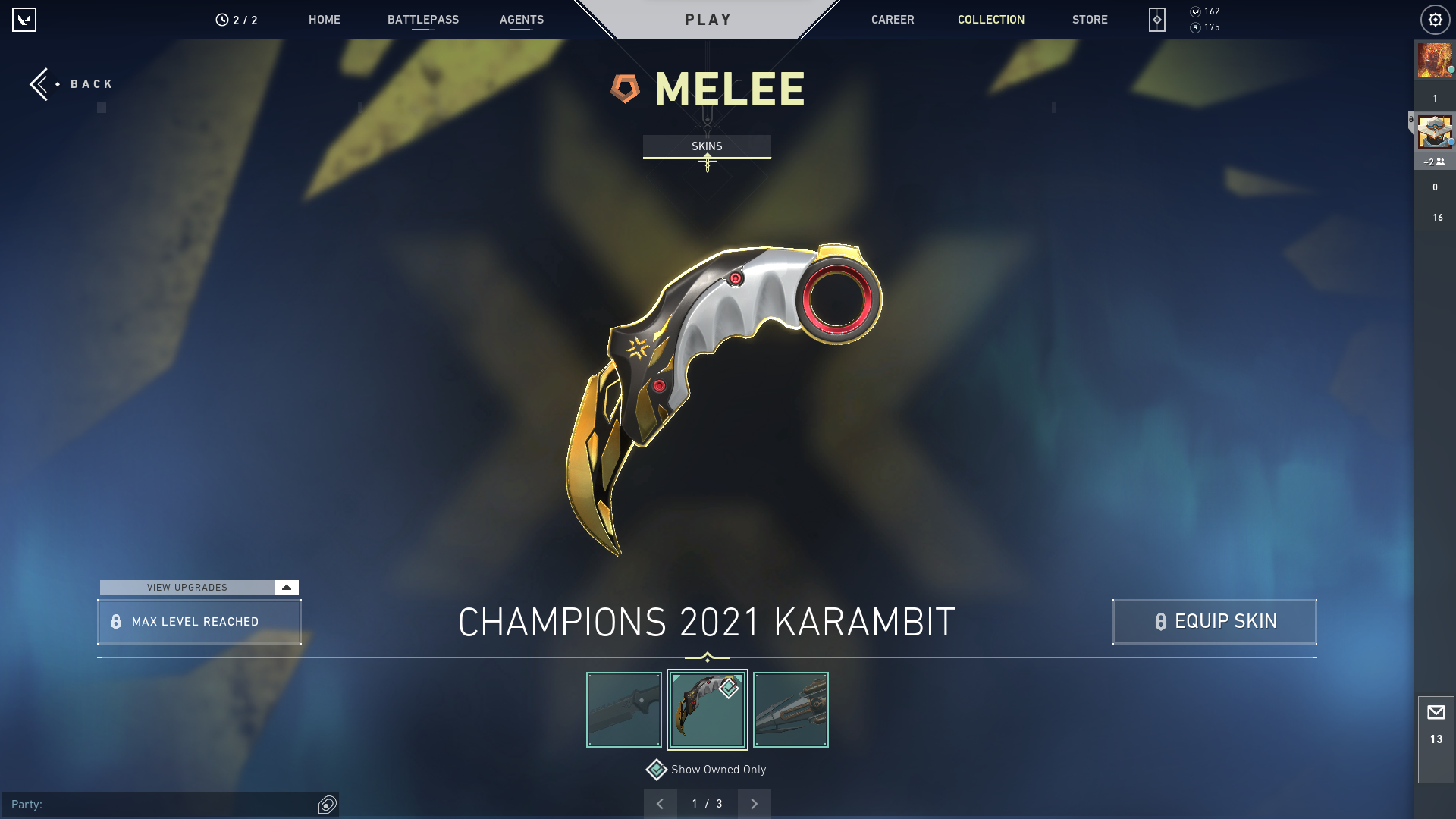Open the Battlepass page
Viewport: 1456px width, 819px height.
click(x=422, y=20)
